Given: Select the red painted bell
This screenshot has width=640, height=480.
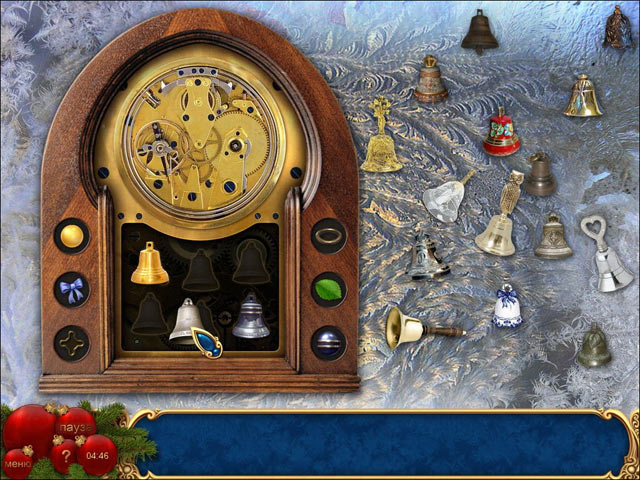Looking at the screenshot, I should pos(501,133).
